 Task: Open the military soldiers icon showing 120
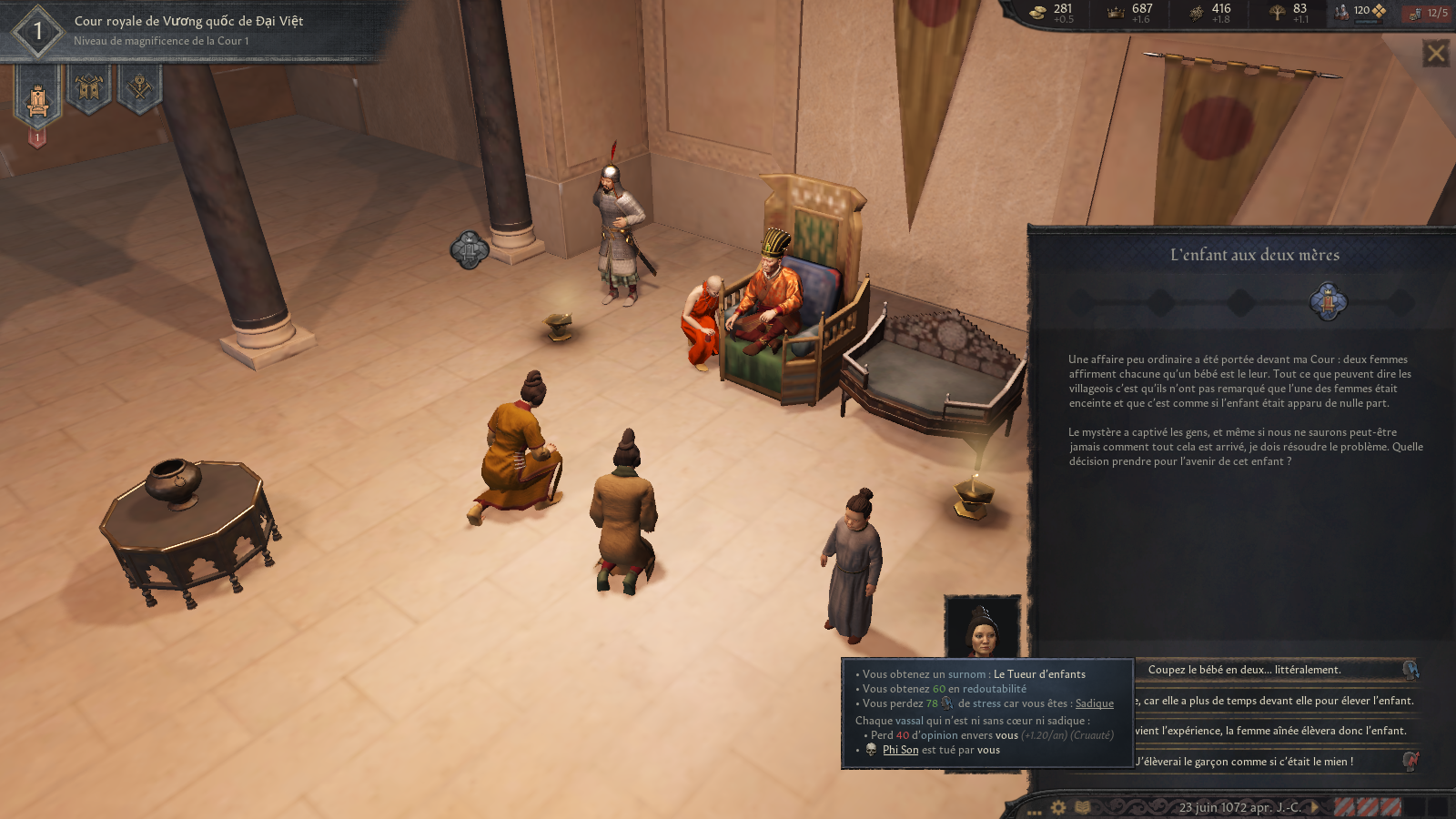(x=1359, y=12)
